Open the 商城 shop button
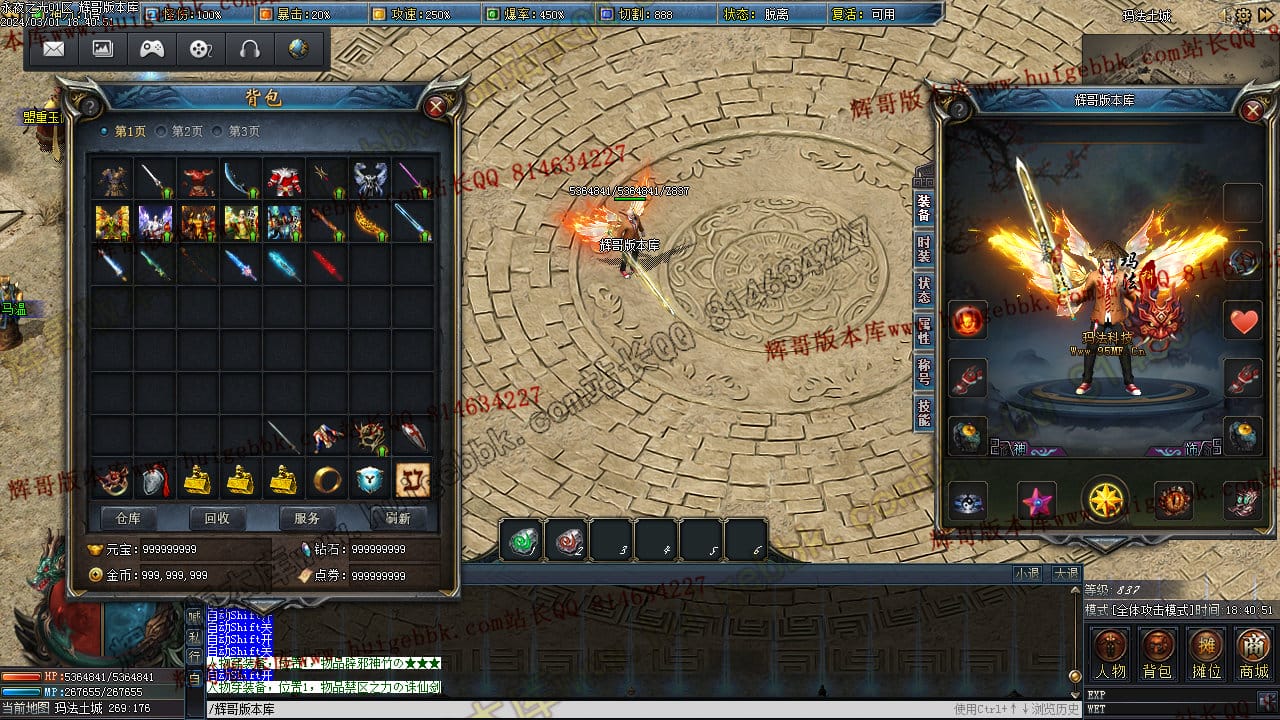Image resolution: width=1280 pixels, height=720 pixels. pos(1253,655)
